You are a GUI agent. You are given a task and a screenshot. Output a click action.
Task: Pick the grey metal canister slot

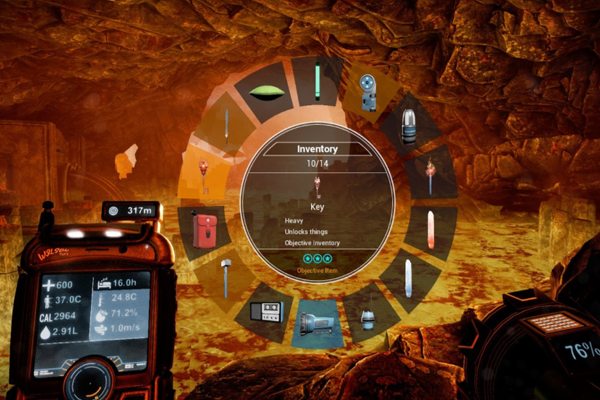pyautogui.click(x=407, y=122)
